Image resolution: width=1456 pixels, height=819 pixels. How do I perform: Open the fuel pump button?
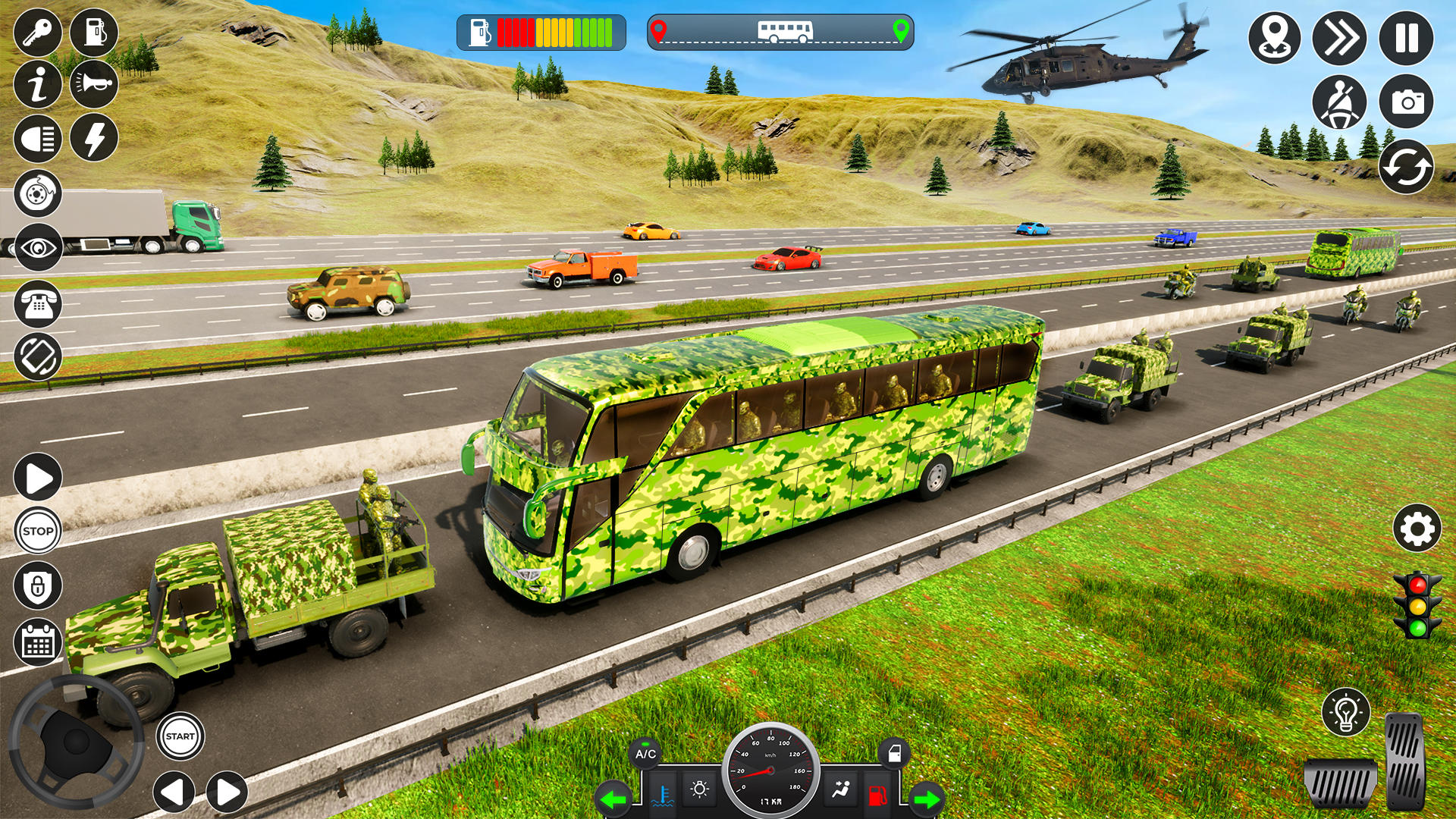pos(94,33)
